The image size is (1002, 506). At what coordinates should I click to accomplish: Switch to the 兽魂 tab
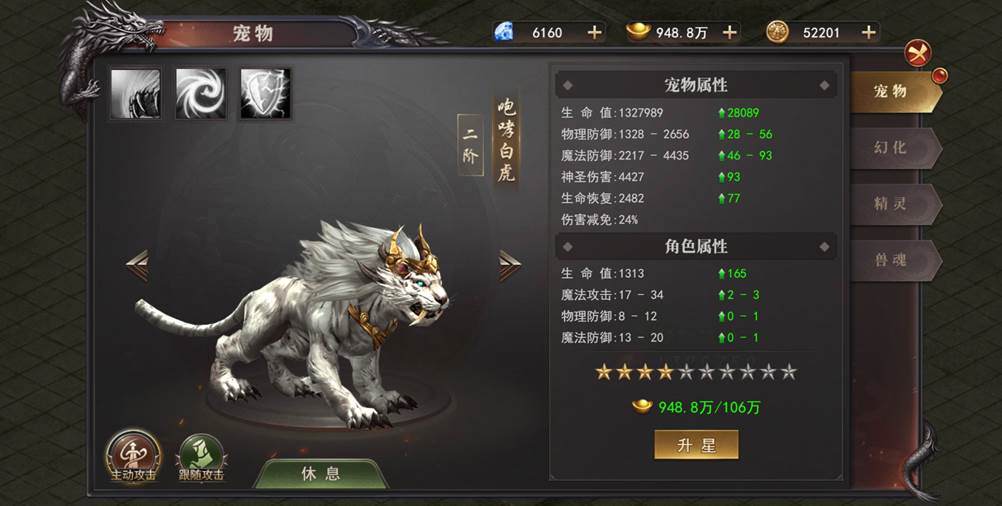893,259
